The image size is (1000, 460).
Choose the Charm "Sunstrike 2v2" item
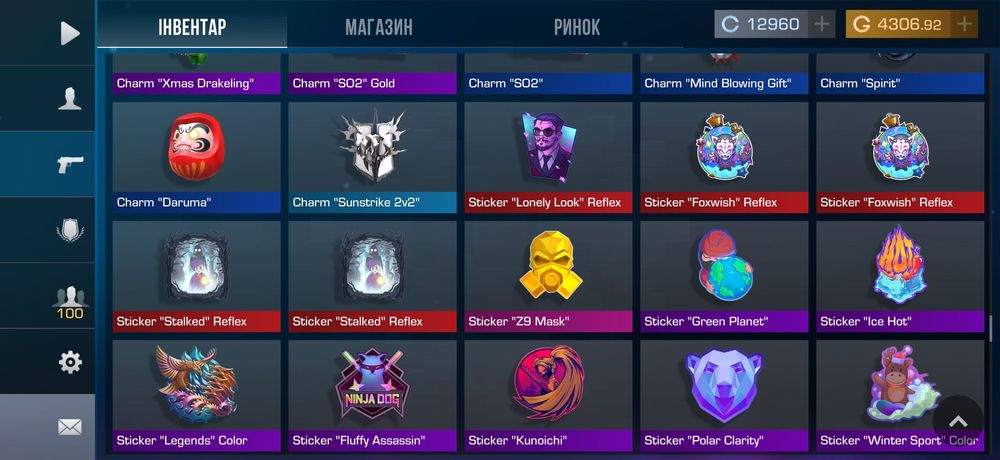click(x=372, y=157)
